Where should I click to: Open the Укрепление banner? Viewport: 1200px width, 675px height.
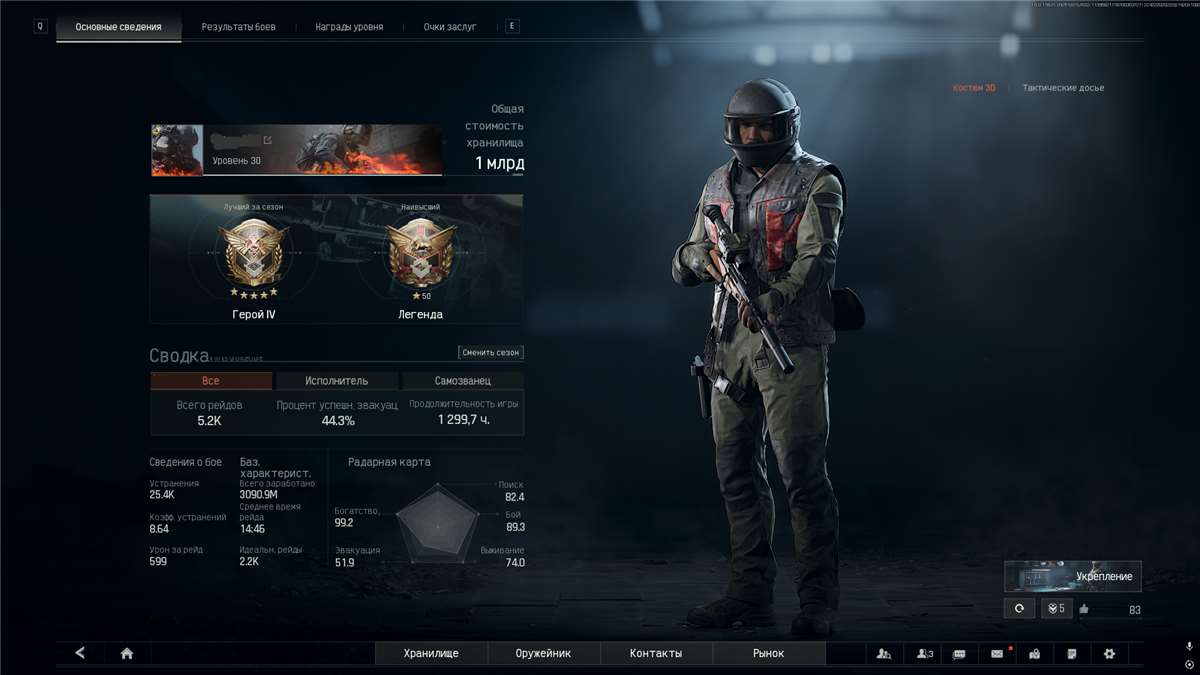(x=1073, y=576)
